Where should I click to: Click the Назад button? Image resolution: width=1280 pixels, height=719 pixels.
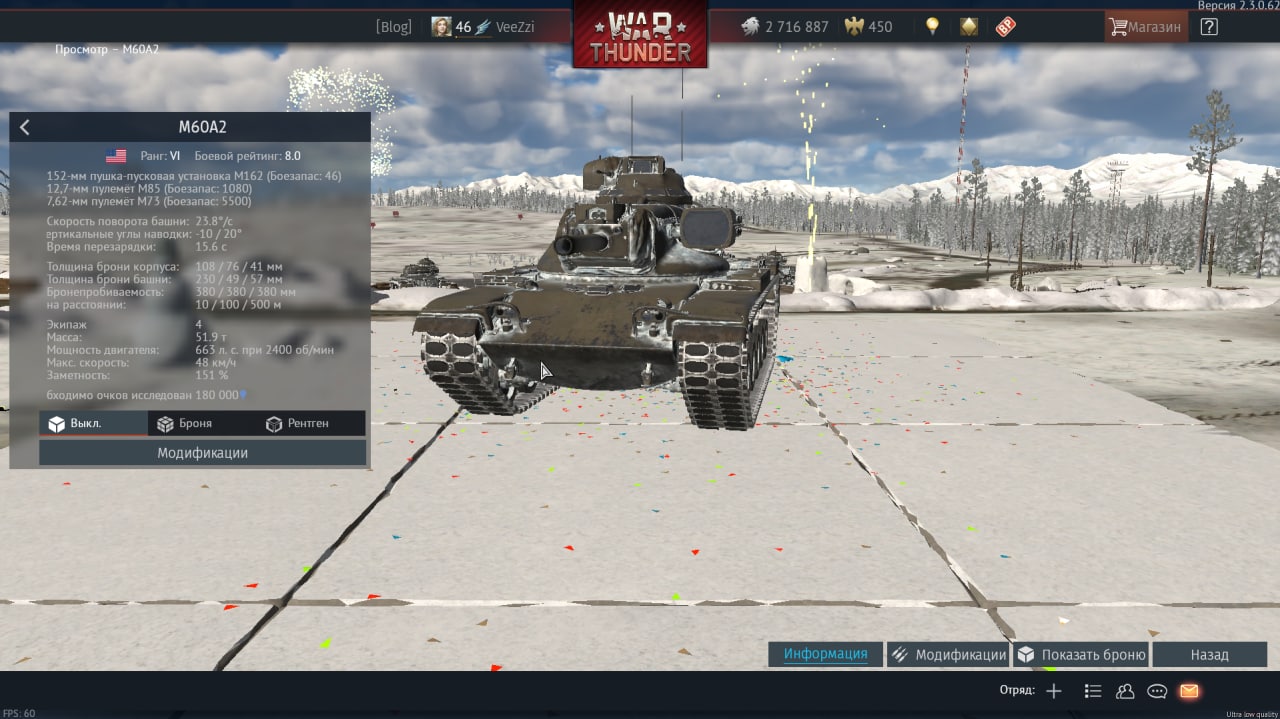pos(1209,655)
